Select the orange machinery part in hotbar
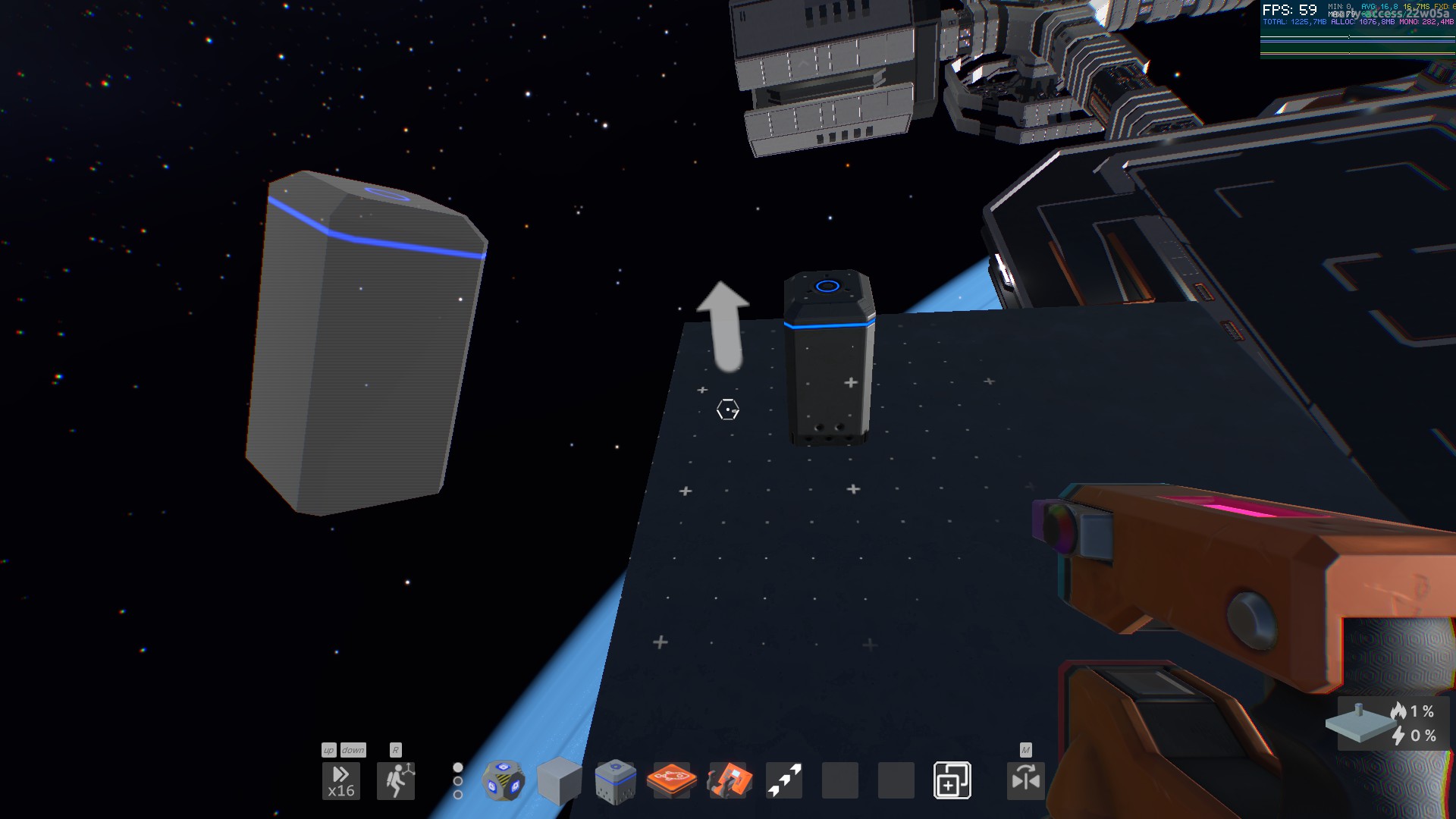Viewport: 1456px width, 819px height. coord(730,780)
